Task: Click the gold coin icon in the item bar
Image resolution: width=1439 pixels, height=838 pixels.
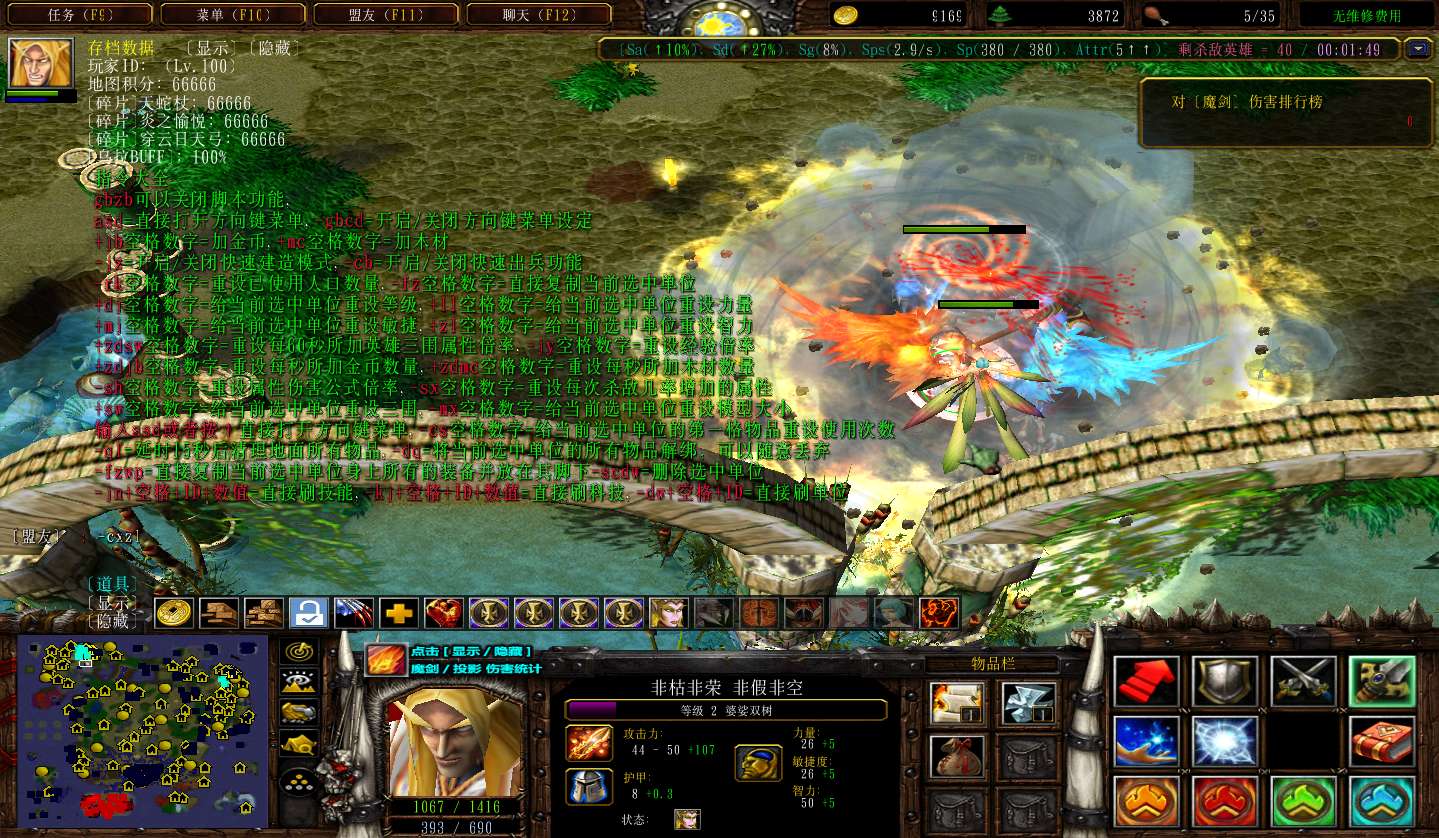Action: tap(174, 612)
